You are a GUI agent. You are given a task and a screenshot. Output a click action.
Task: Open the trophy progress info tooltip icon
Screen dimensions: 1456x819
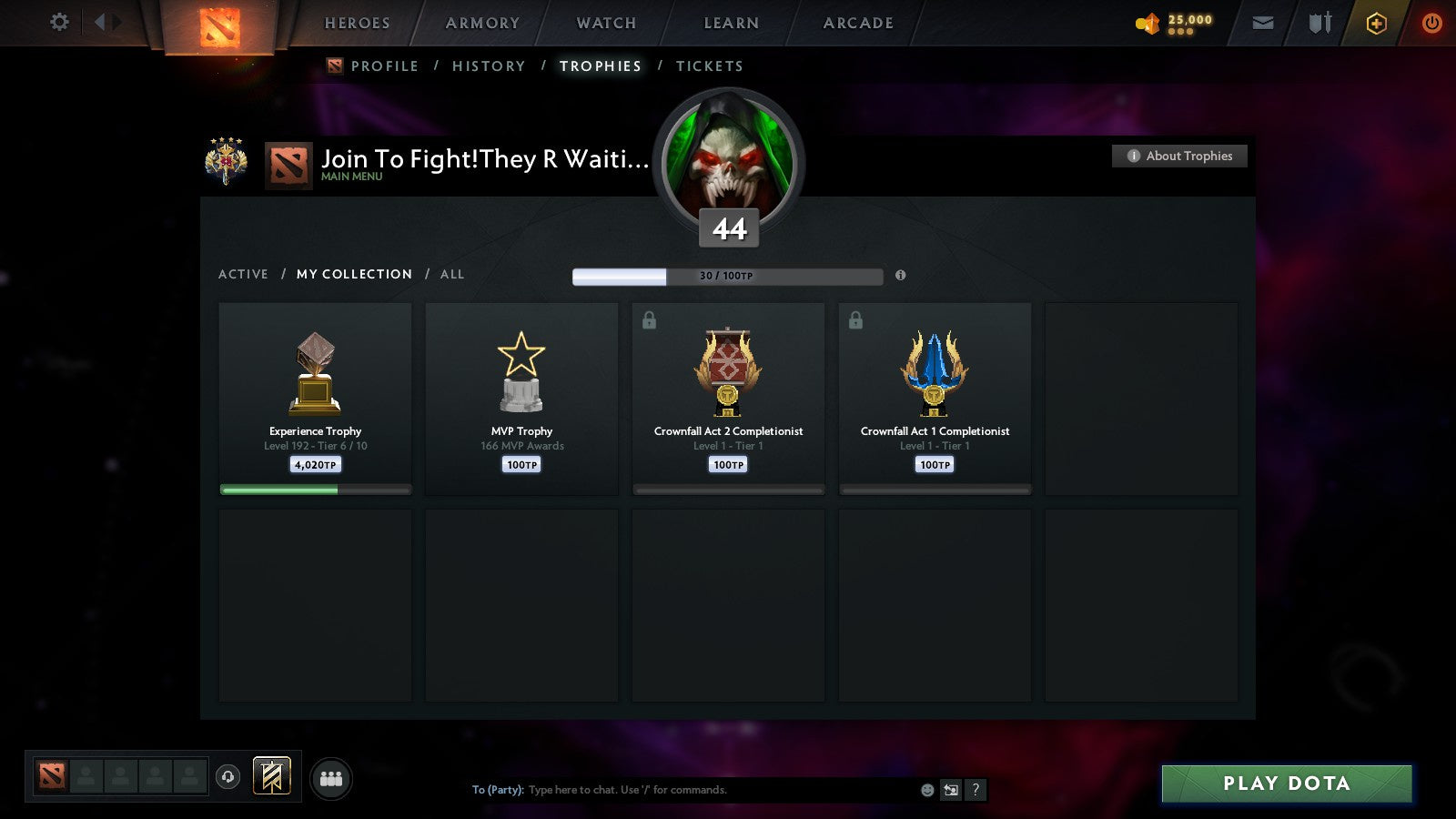pos(901,276)
